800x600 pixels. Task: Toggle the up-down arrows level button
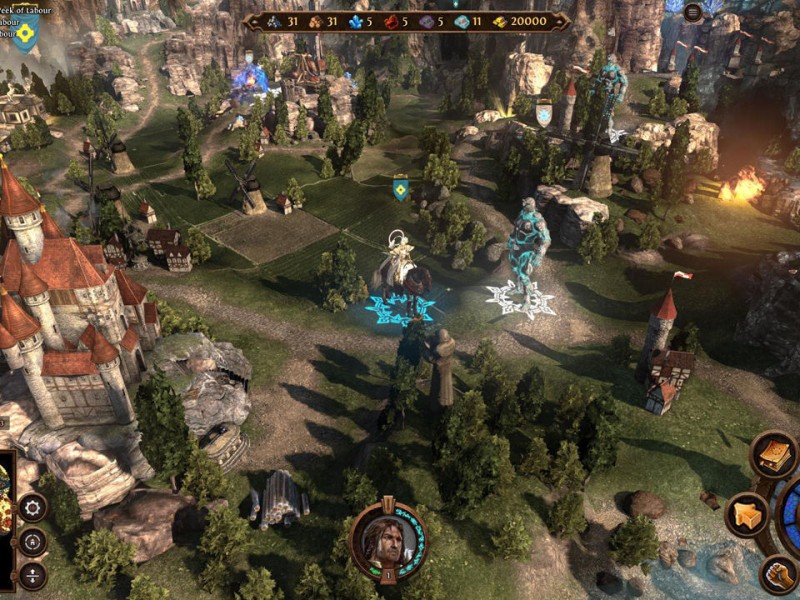tap(33, 575)
